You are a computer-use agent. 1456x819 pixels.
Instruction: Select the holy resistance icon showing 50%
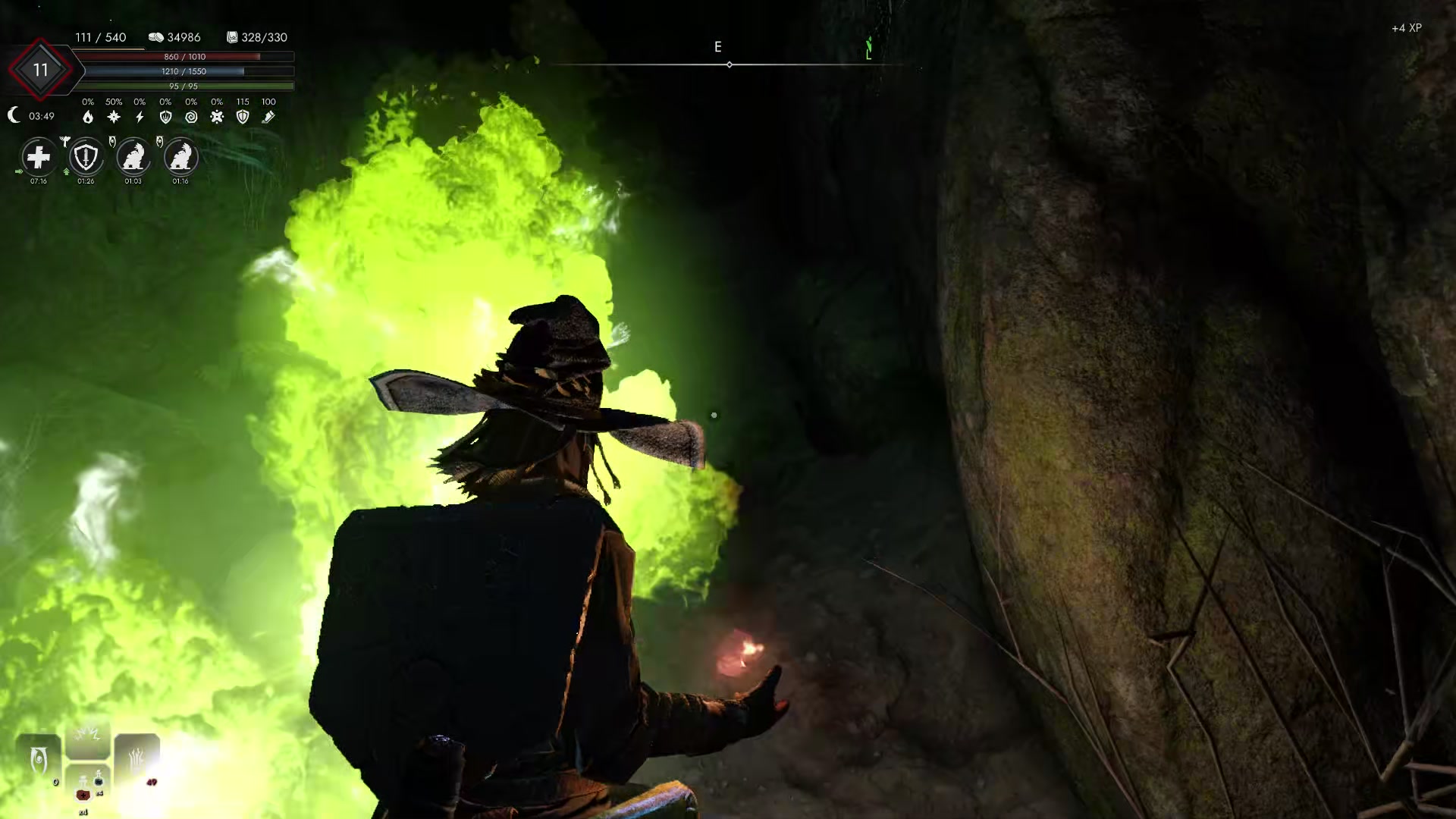click(114, 117)
